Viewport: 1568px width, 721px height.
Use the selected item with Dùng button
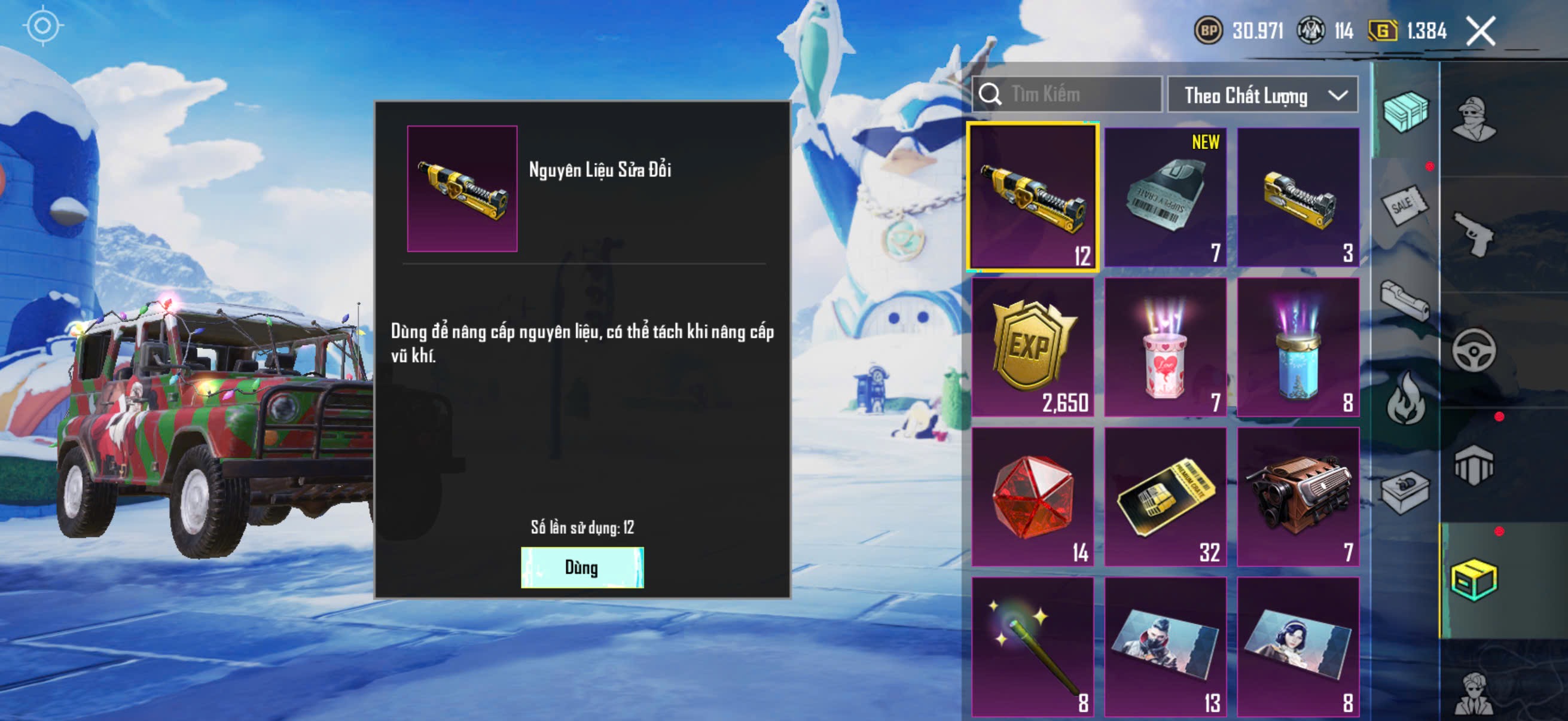[582, 567]
